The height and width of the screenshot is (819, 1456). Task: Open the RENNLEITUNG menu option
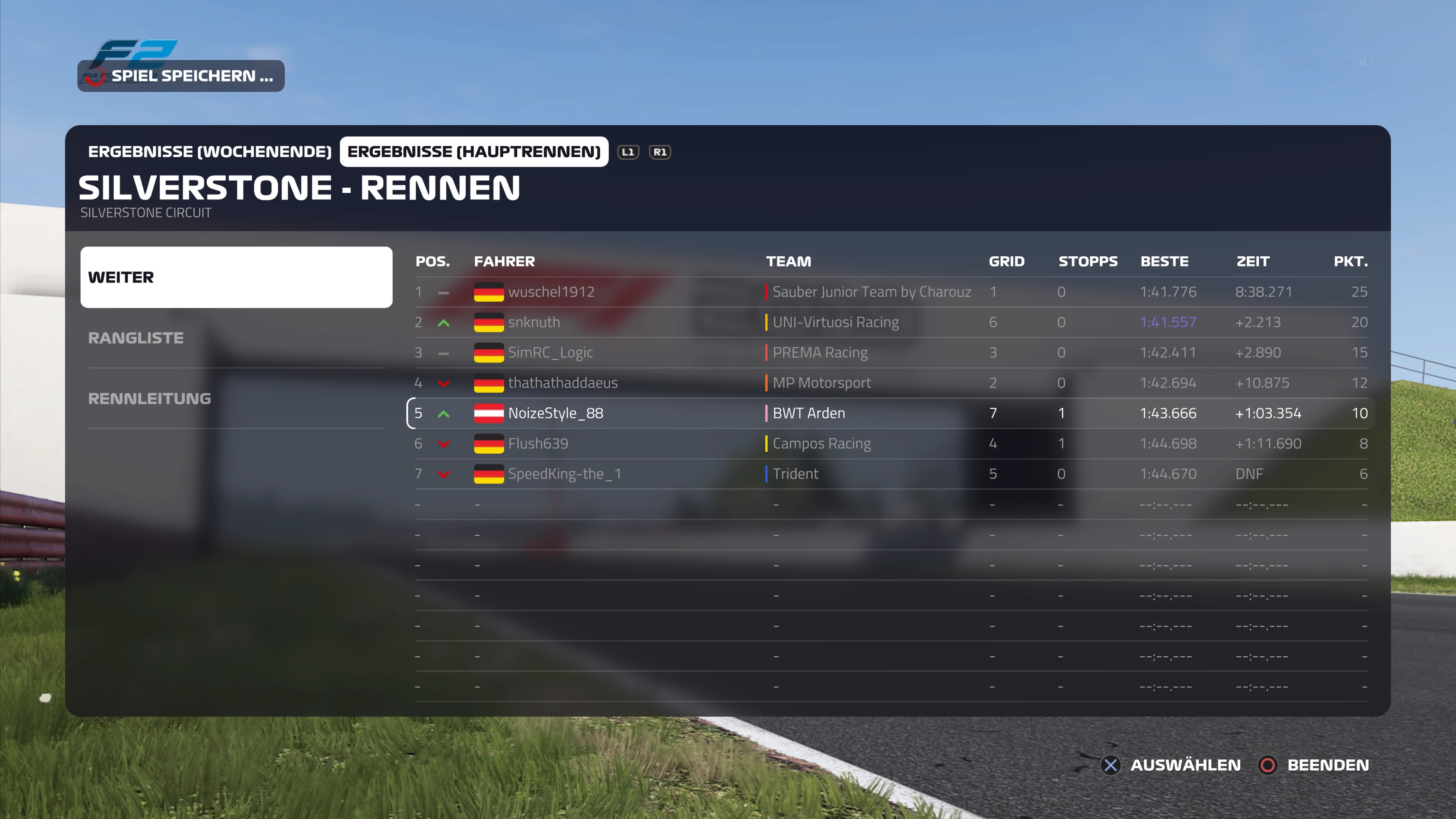pos(236,399)
